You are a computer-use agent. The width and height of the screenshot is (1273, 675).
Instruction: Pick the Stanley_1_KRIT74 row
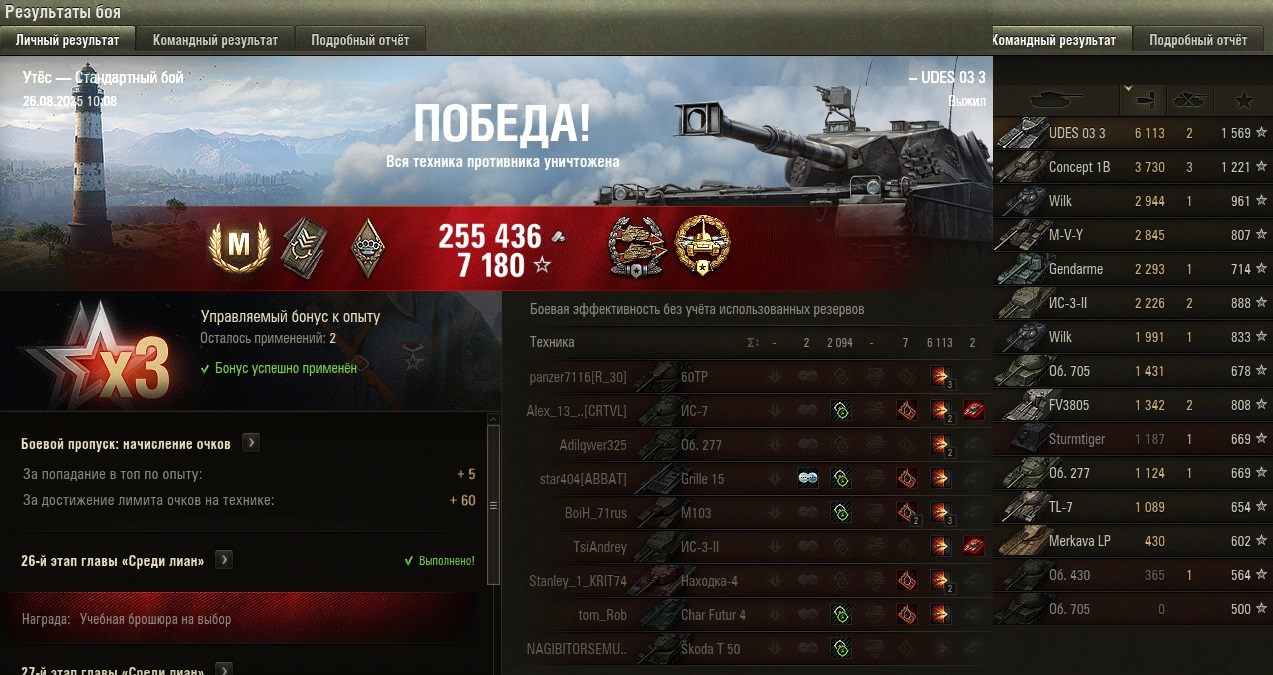[x=700, y=581]
